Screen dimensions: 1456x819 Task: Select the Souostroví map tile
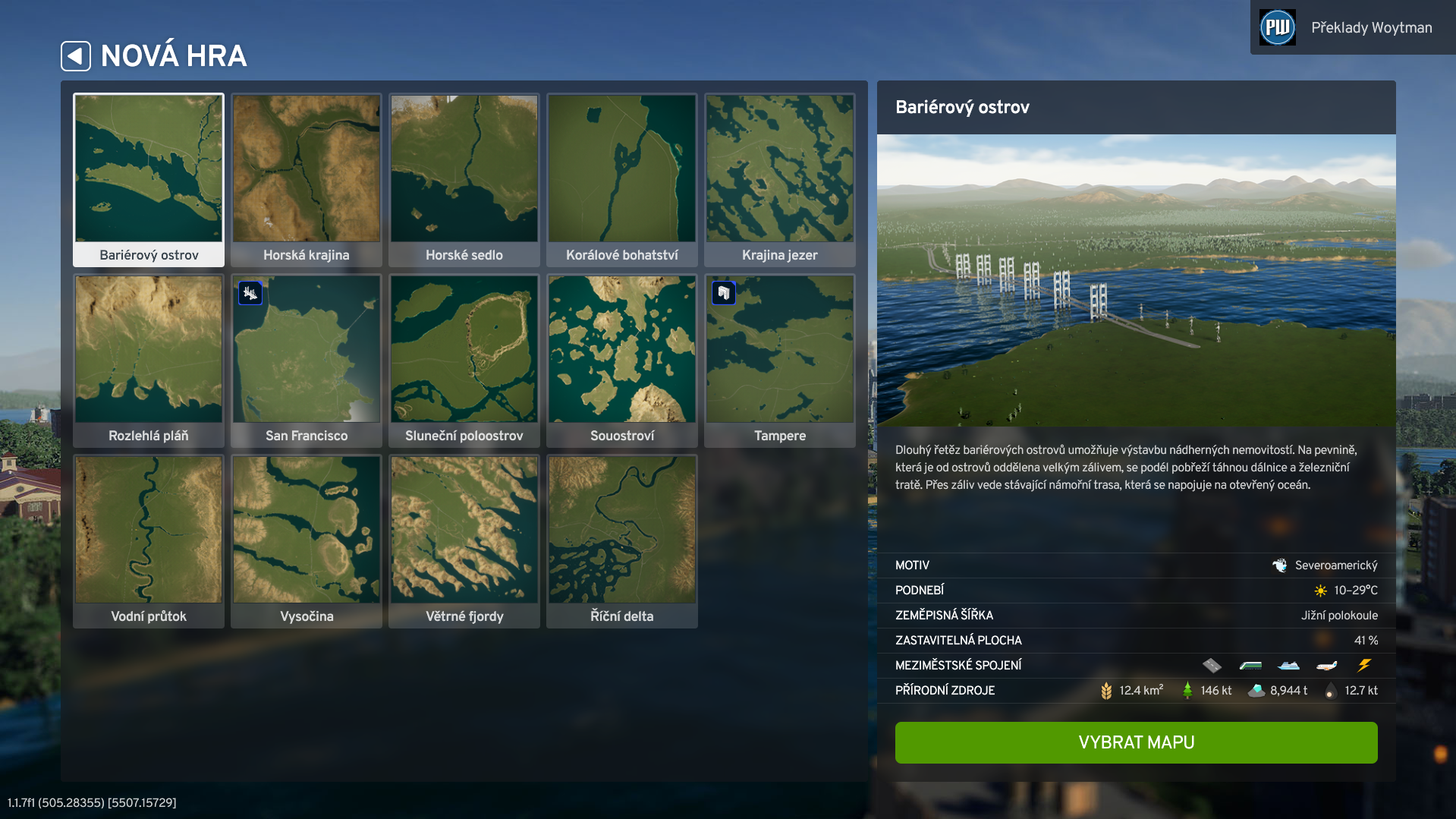click(622, 360)
